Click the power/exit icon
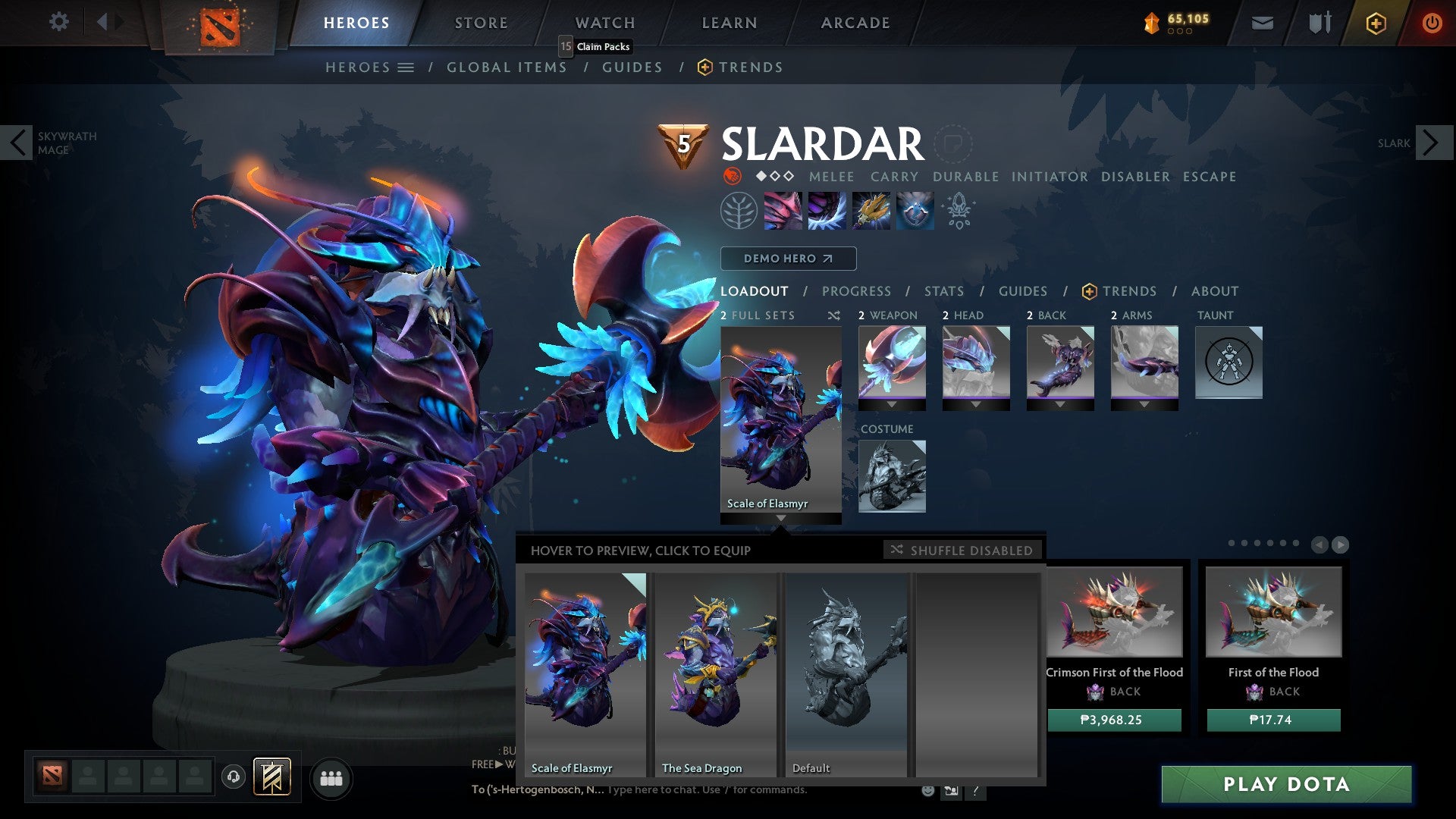The height and width of the screenshot is (819, 1456). 1432,23
